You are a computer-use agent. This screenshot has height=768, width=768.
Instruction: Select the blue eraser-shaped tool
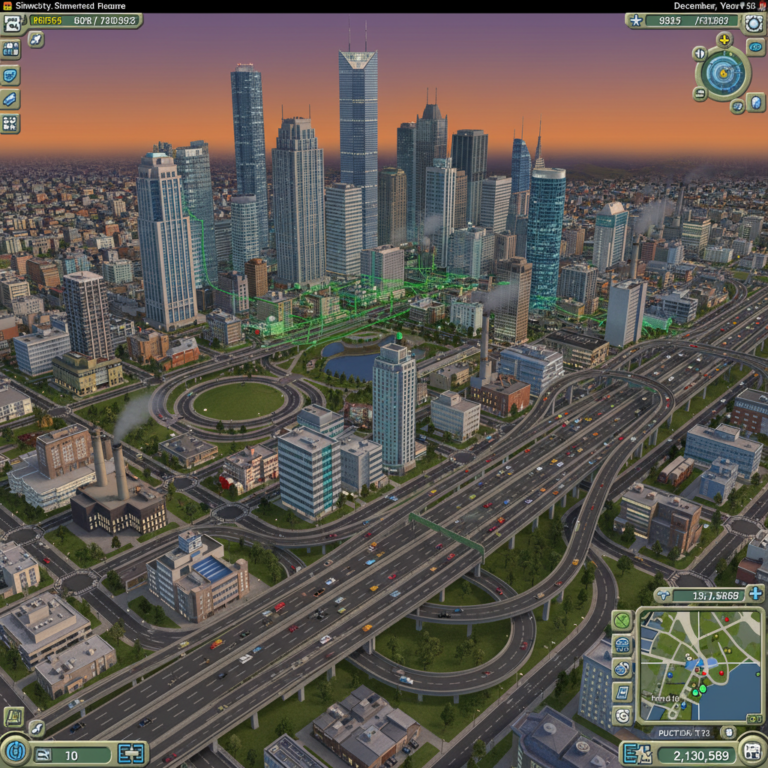point(11,100)
